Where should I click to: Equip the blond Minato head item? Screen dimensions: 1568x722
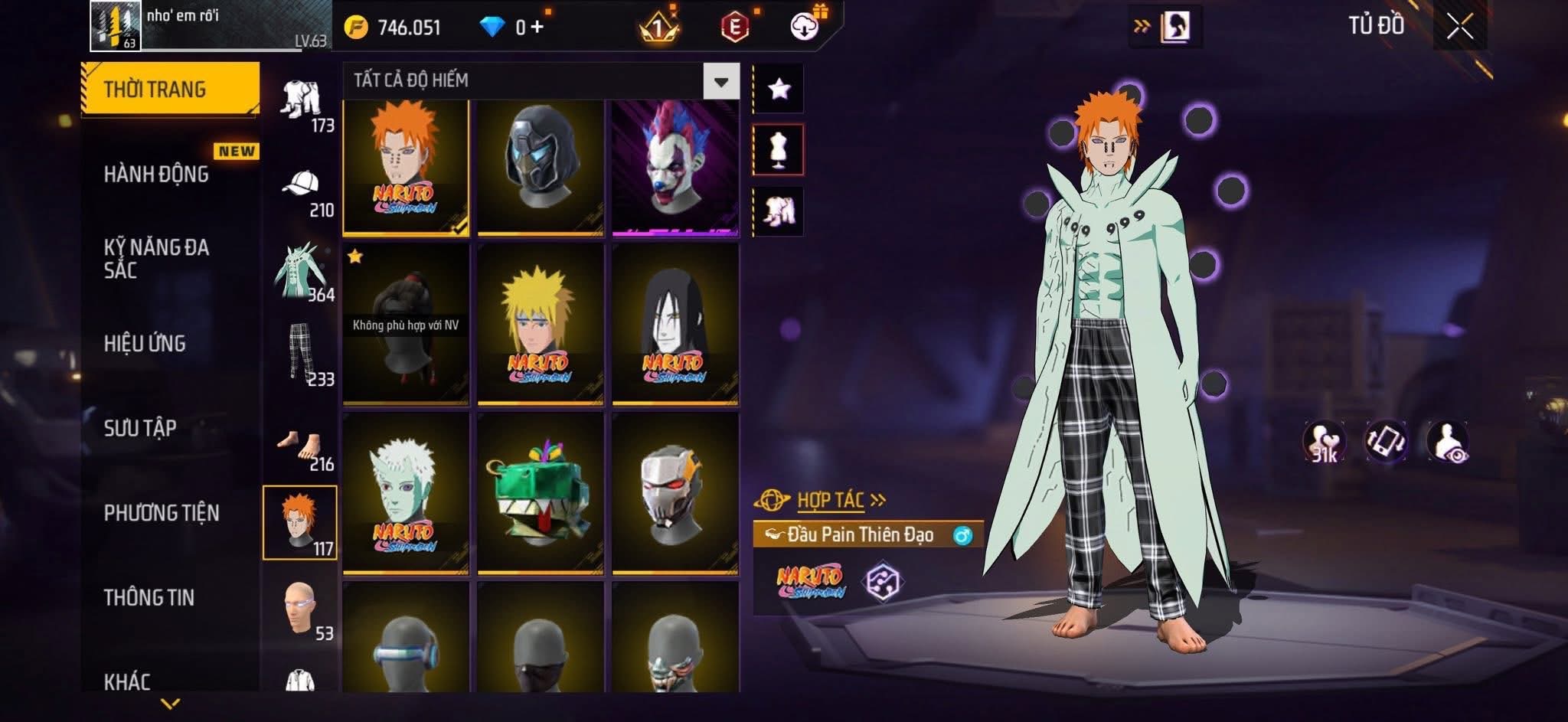540,323
